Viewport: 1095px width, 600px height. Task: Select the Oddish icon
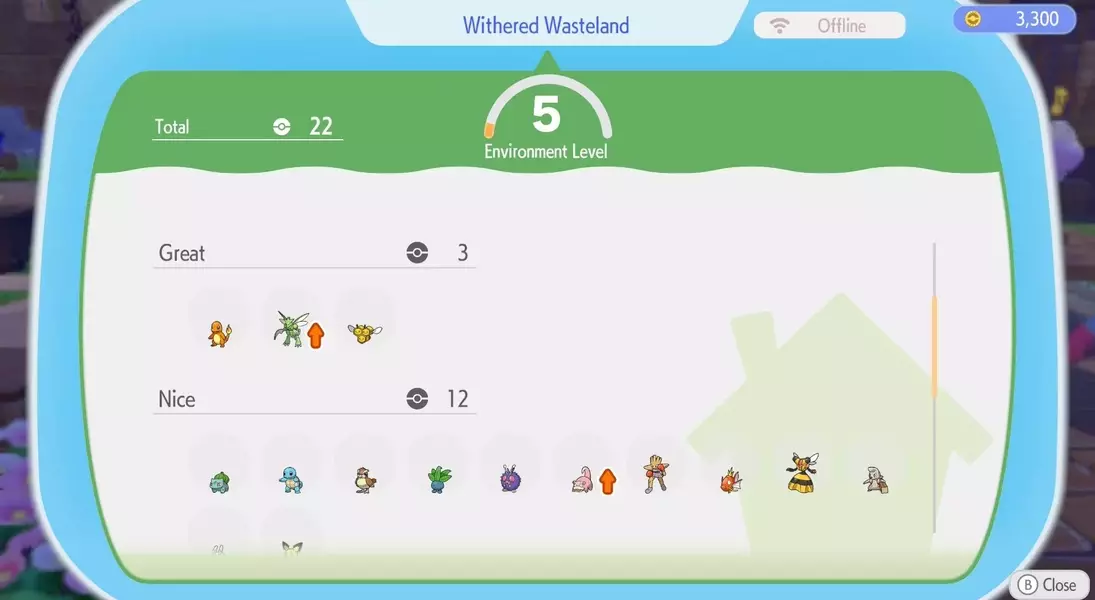(x=437, y=478)
